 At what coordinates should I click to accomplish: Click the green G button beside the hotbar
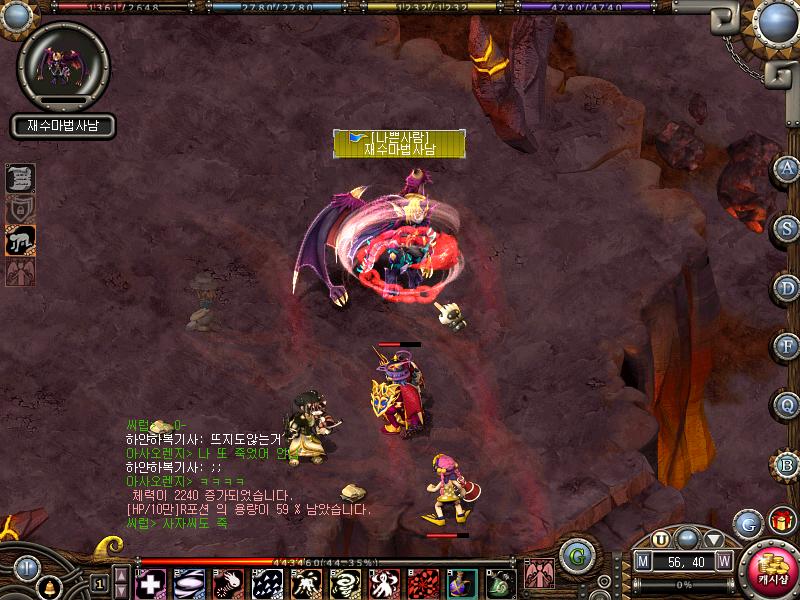tap(574, 556)
